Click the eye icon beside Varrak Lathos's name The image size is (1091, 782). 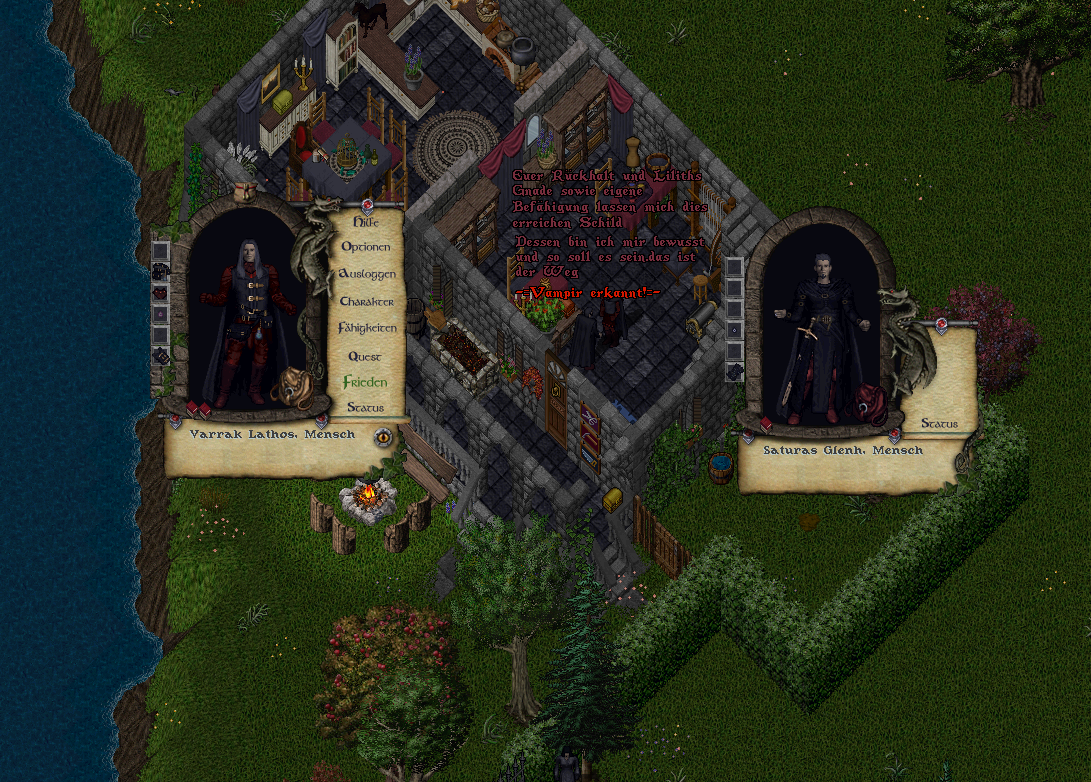click(x=384, y=436)
